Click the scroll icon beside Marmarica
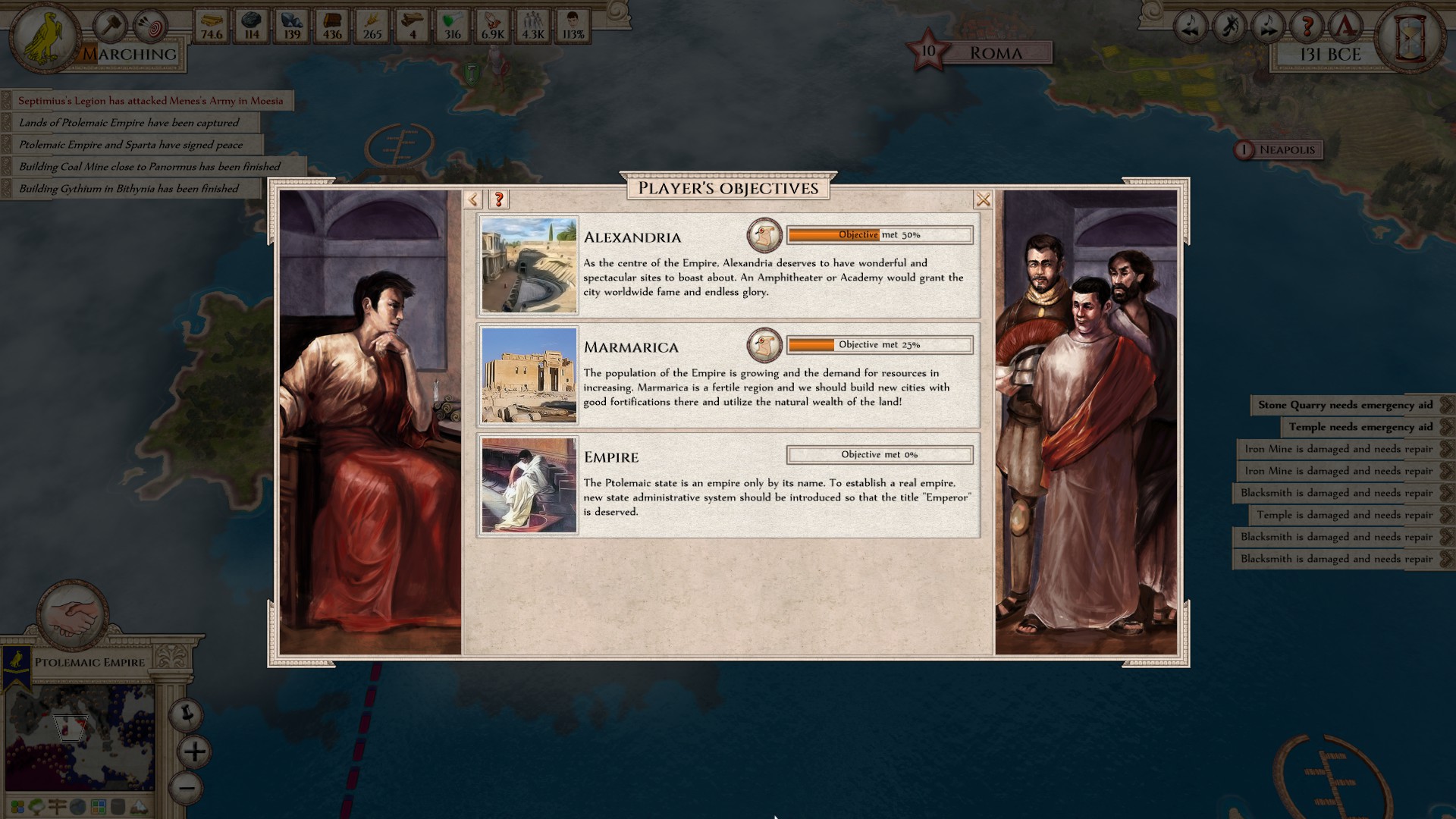Viewport: 1456px width, 819px height. [764, 346]
